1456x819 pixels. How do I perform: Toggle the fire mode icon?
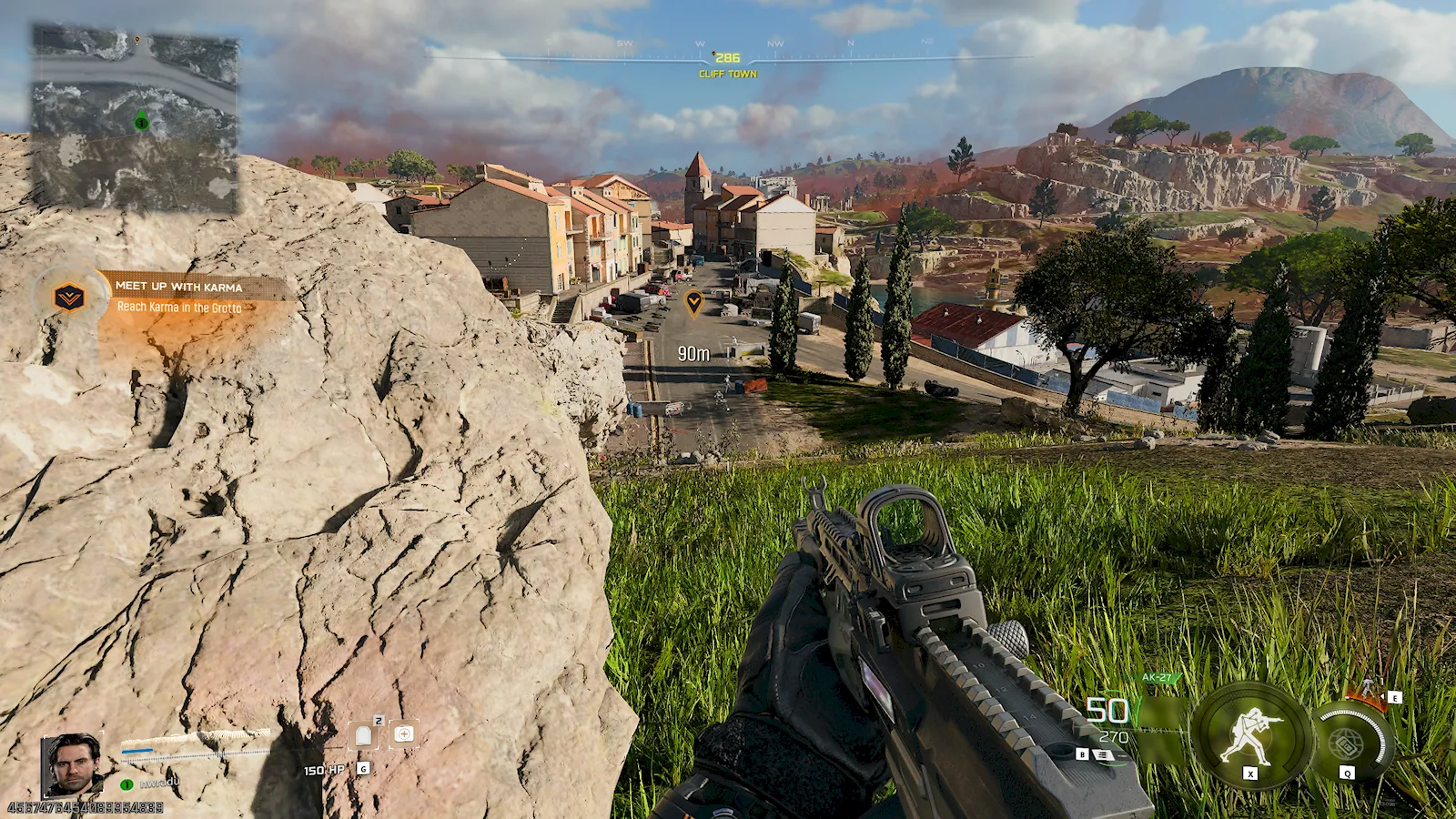(x=1103, y=754)
